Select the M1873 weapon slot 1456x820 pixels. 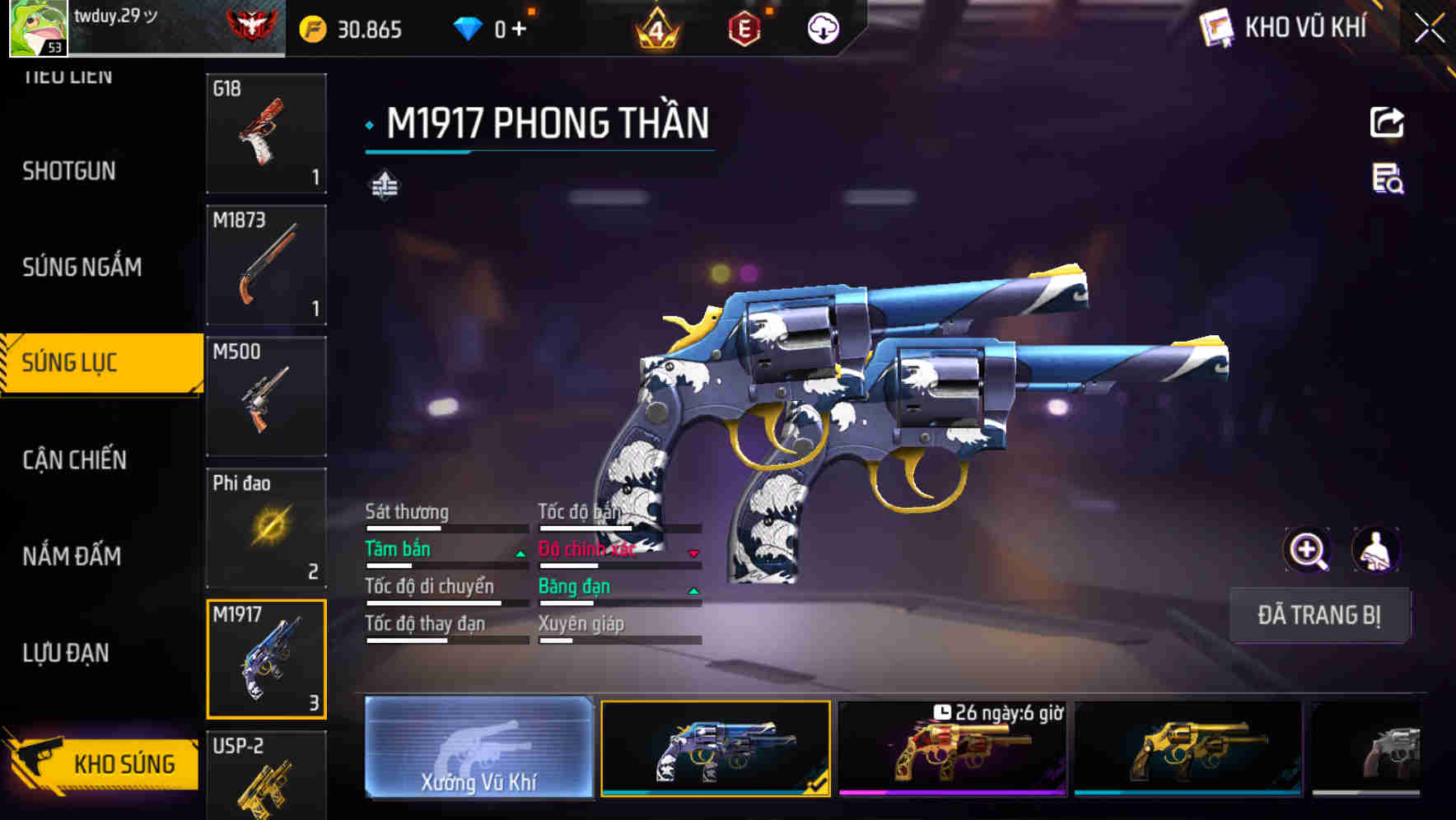[x=266, y=265]
